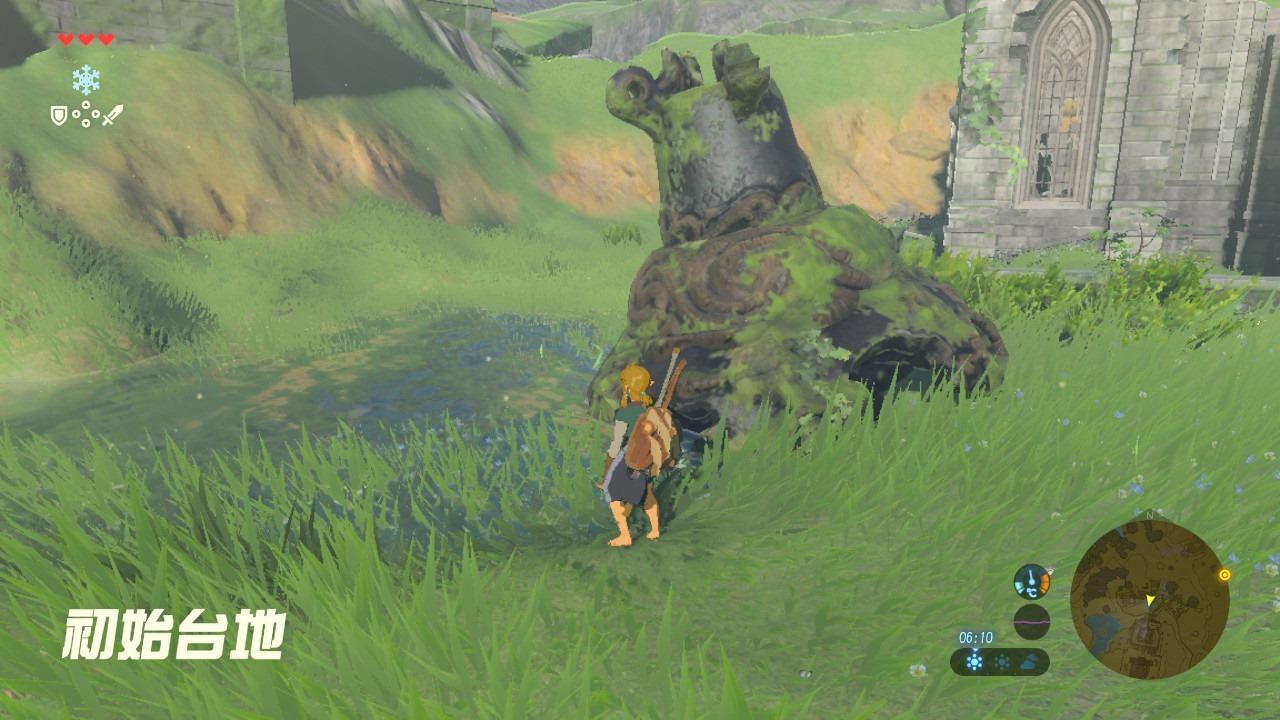
Task: Click the orange objective marker on minimap edge
Action: (1224, 575)
